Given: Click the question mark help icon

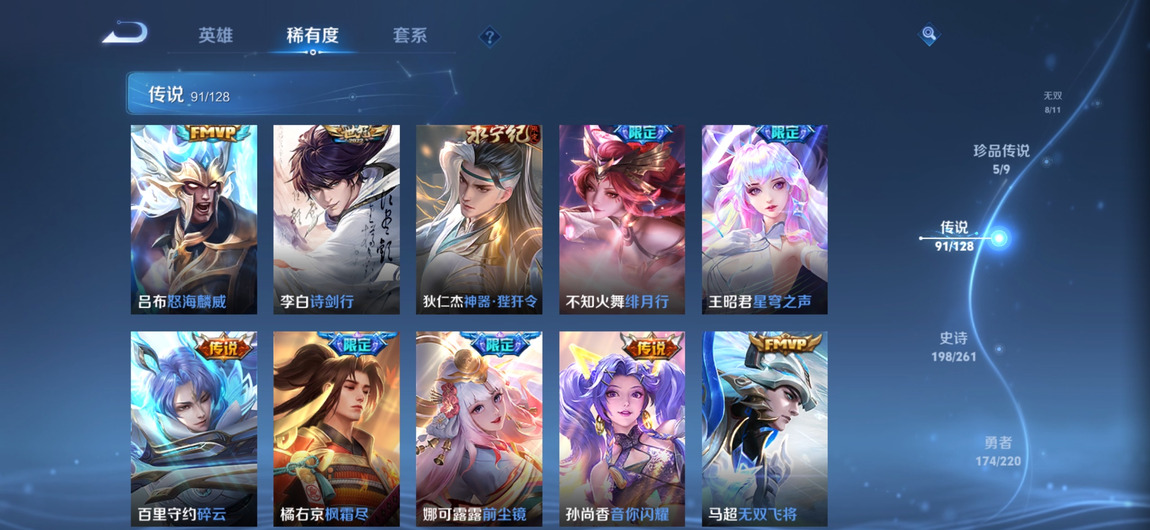Looking at the screenshot, I should pyautogui.click(x=489, y=37).
